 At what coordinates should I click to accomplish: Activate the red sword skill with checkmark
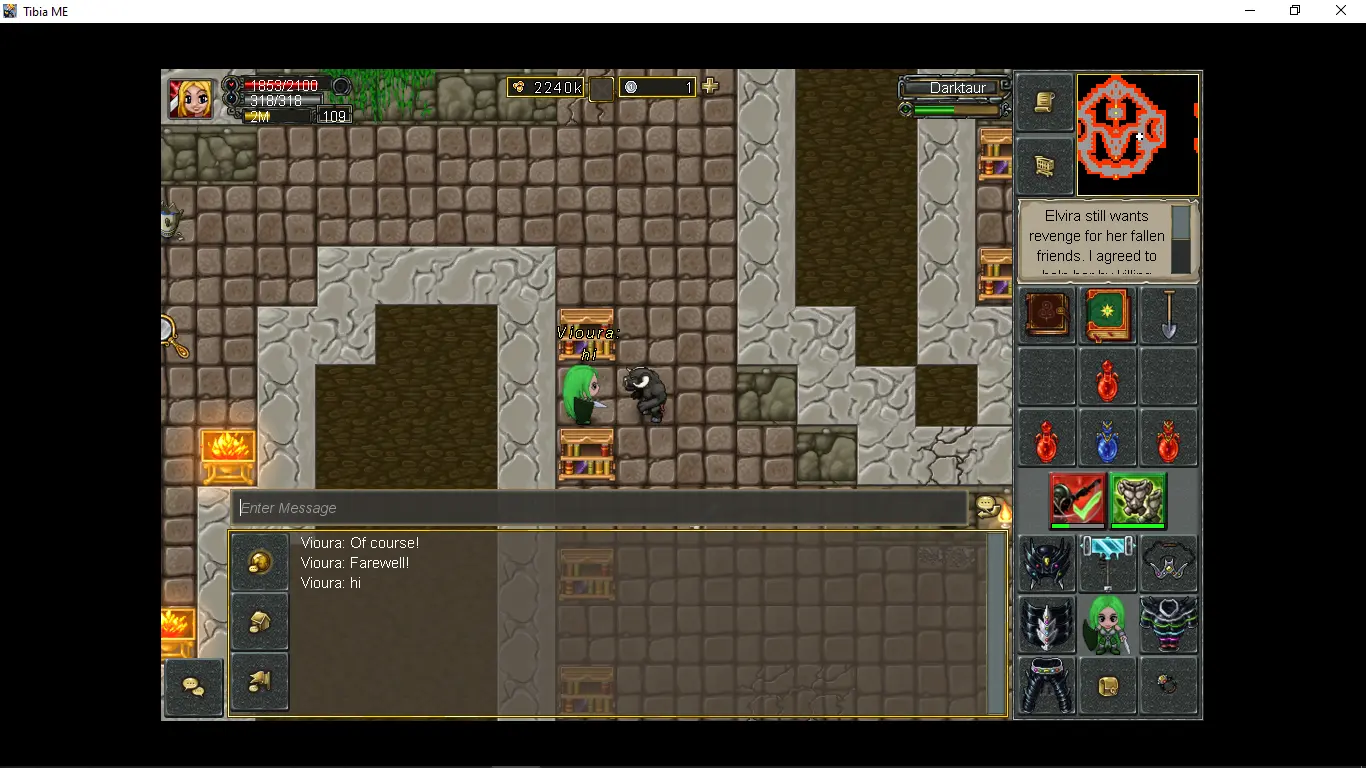tap(1077, 499)
